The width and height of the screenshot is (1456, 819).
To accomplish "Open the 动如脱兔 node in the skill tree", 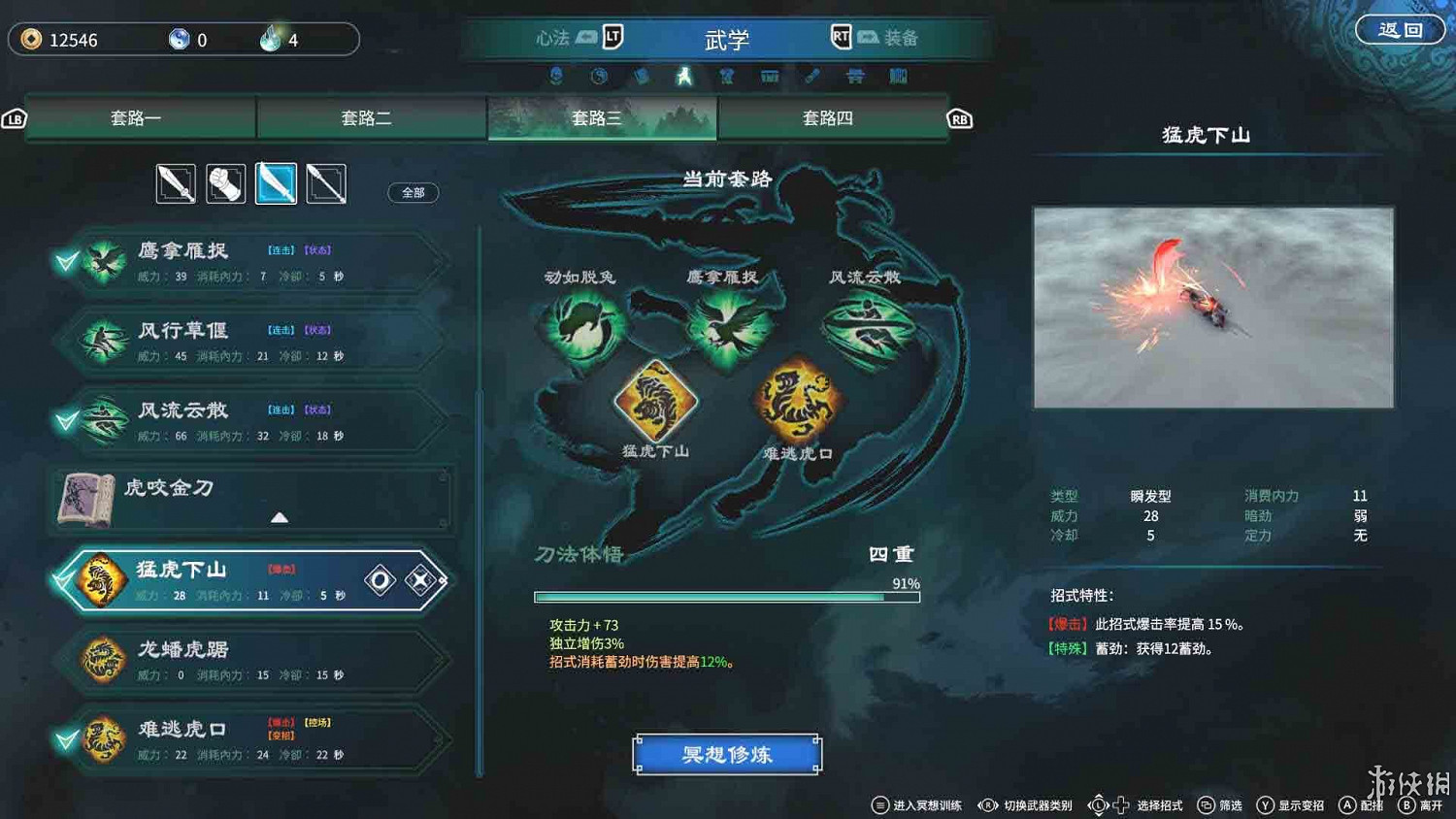I will pos(581,325).
